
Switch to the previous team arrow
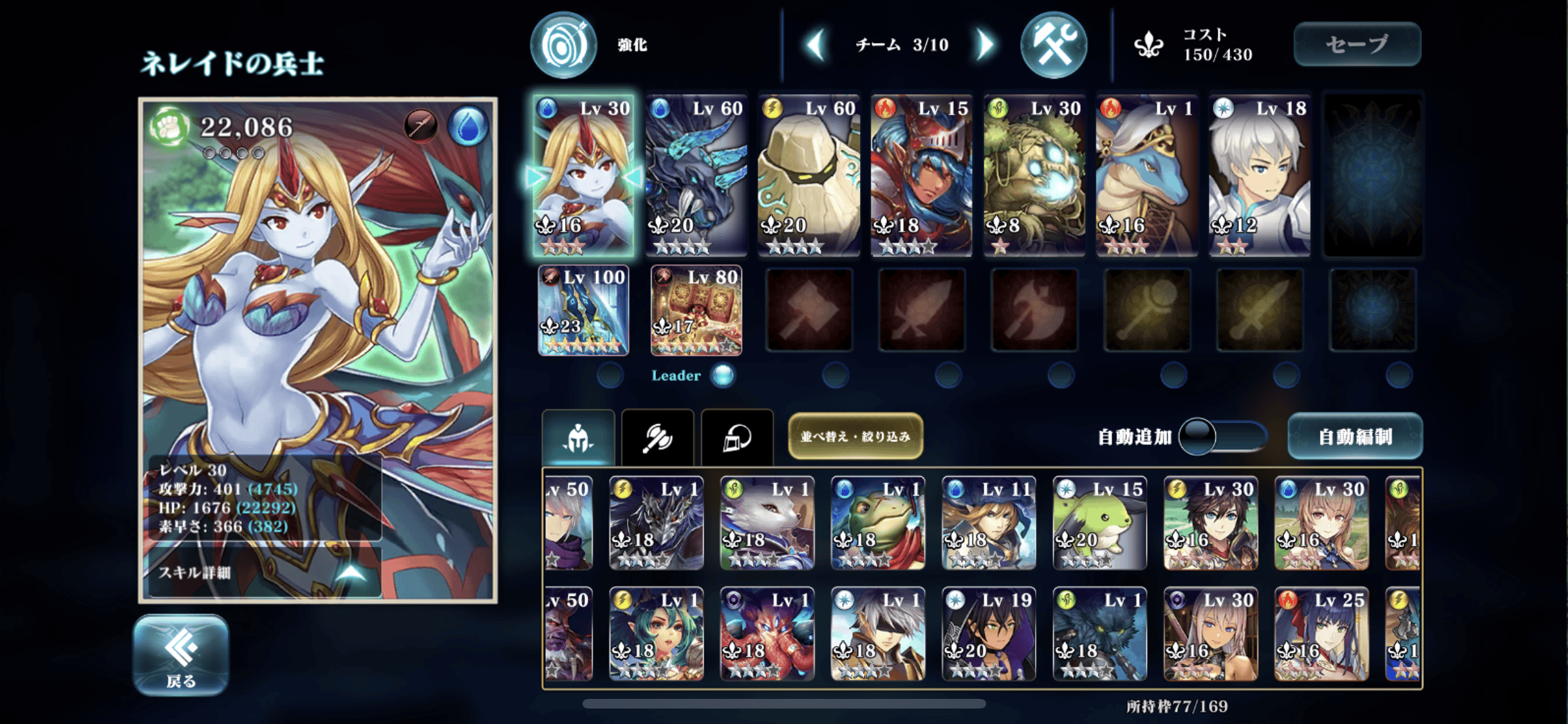816,45
